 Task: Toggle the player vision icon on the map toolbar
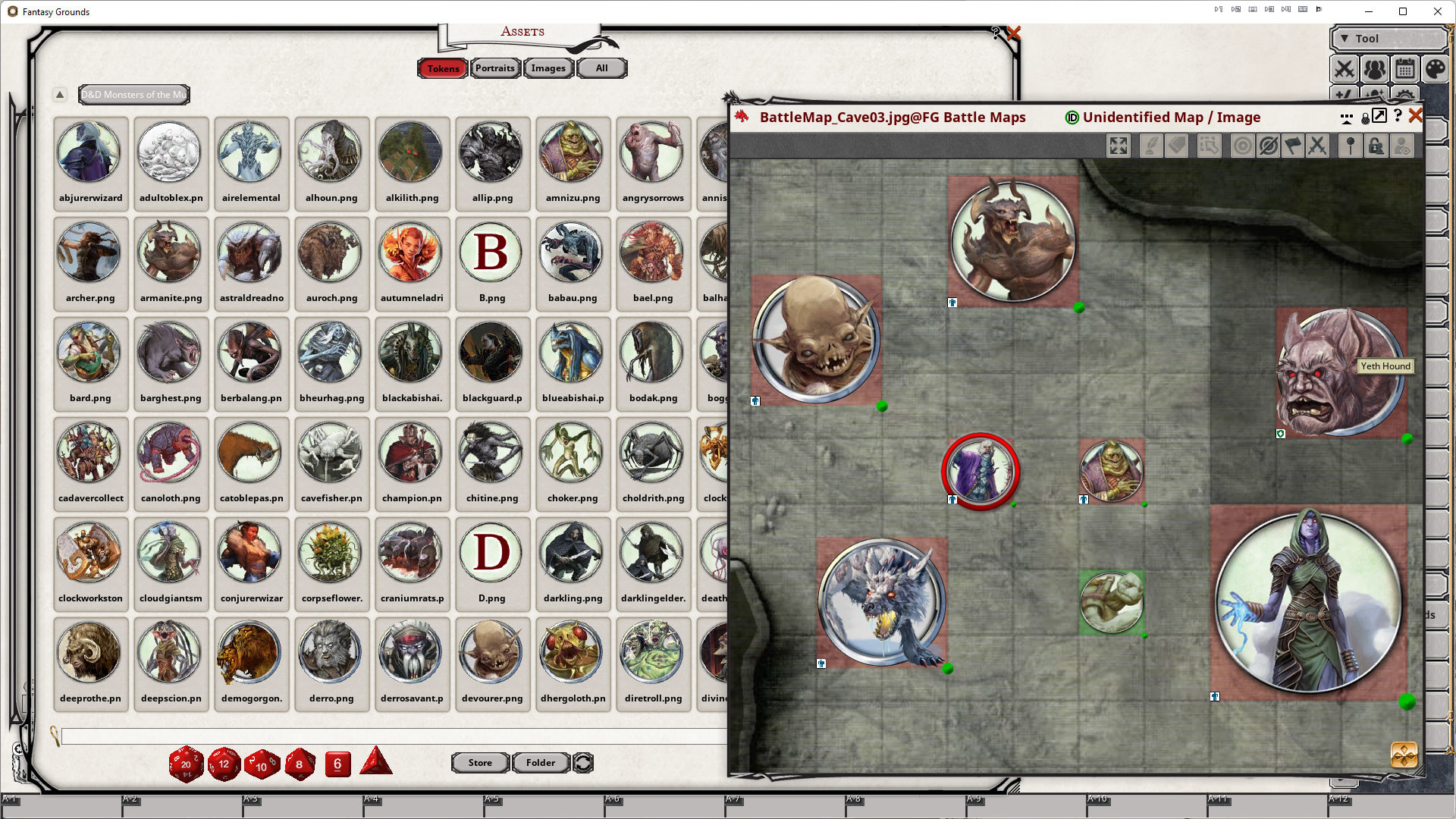[x=1401, y=146]
